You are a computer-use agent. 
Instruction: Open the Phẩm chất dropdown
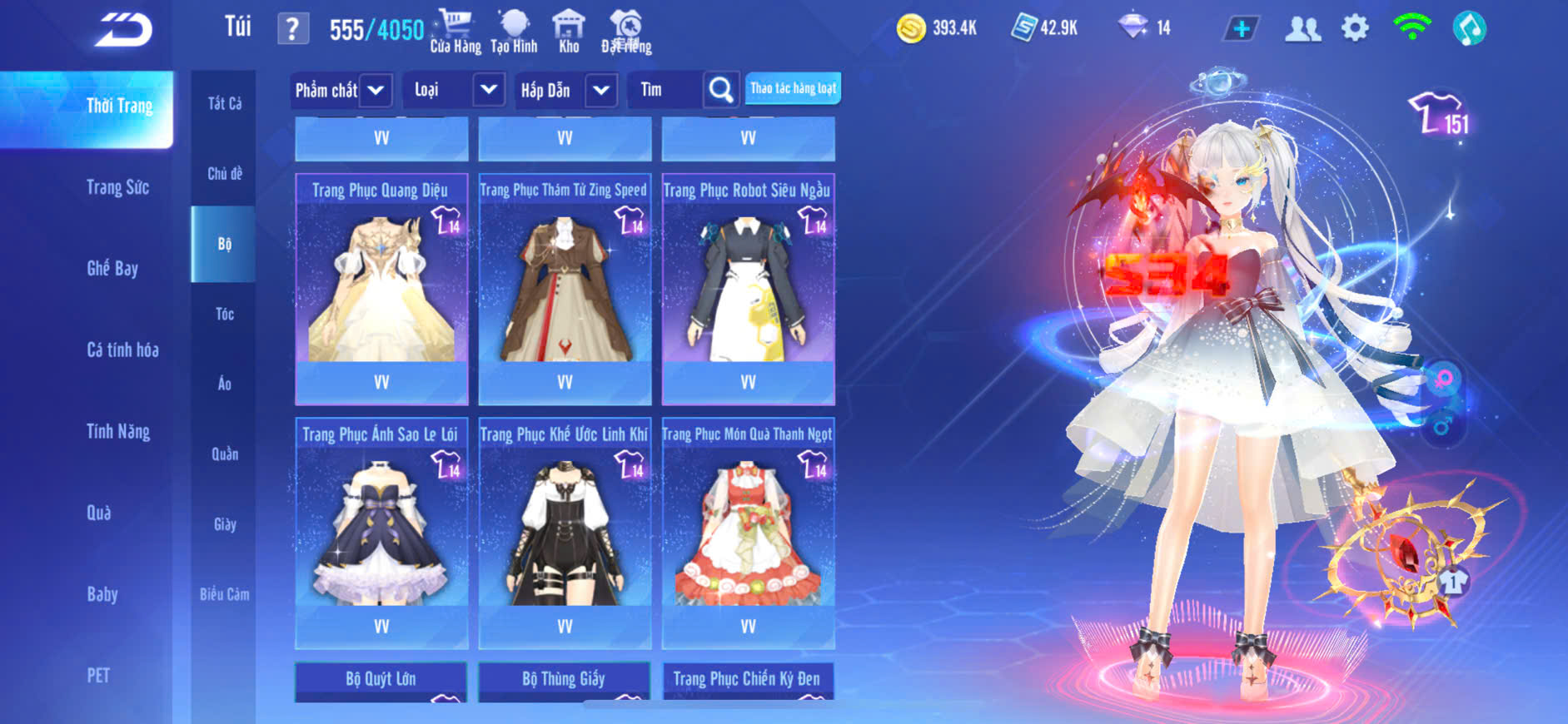tap(341, 90)
